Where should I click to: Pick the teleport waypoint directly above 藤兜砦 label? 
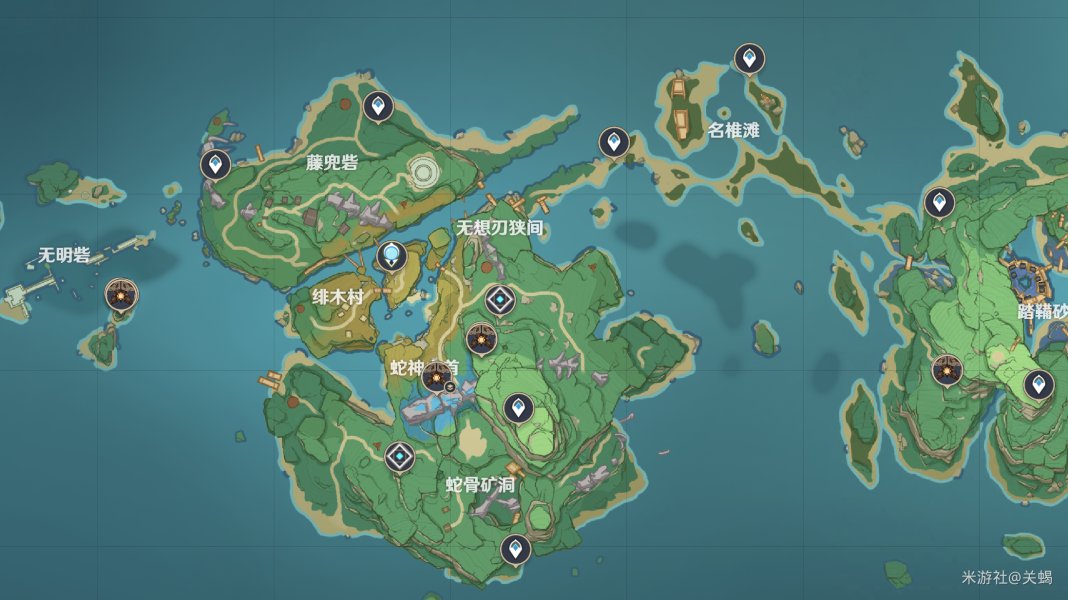(377, 105)
